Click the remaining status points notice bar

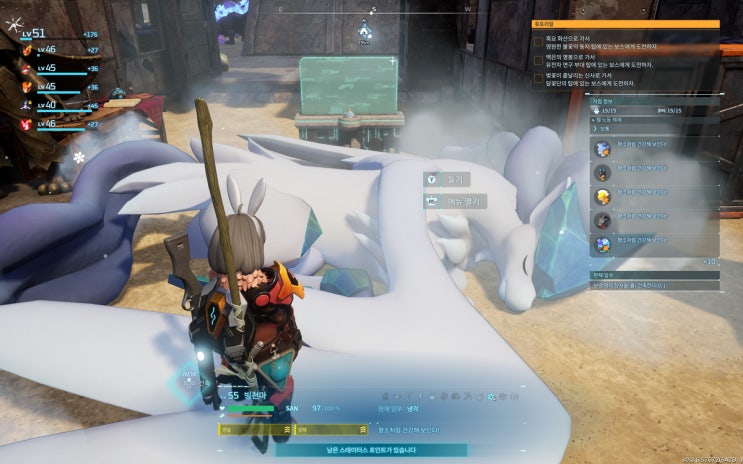click(x=375, y=449)
